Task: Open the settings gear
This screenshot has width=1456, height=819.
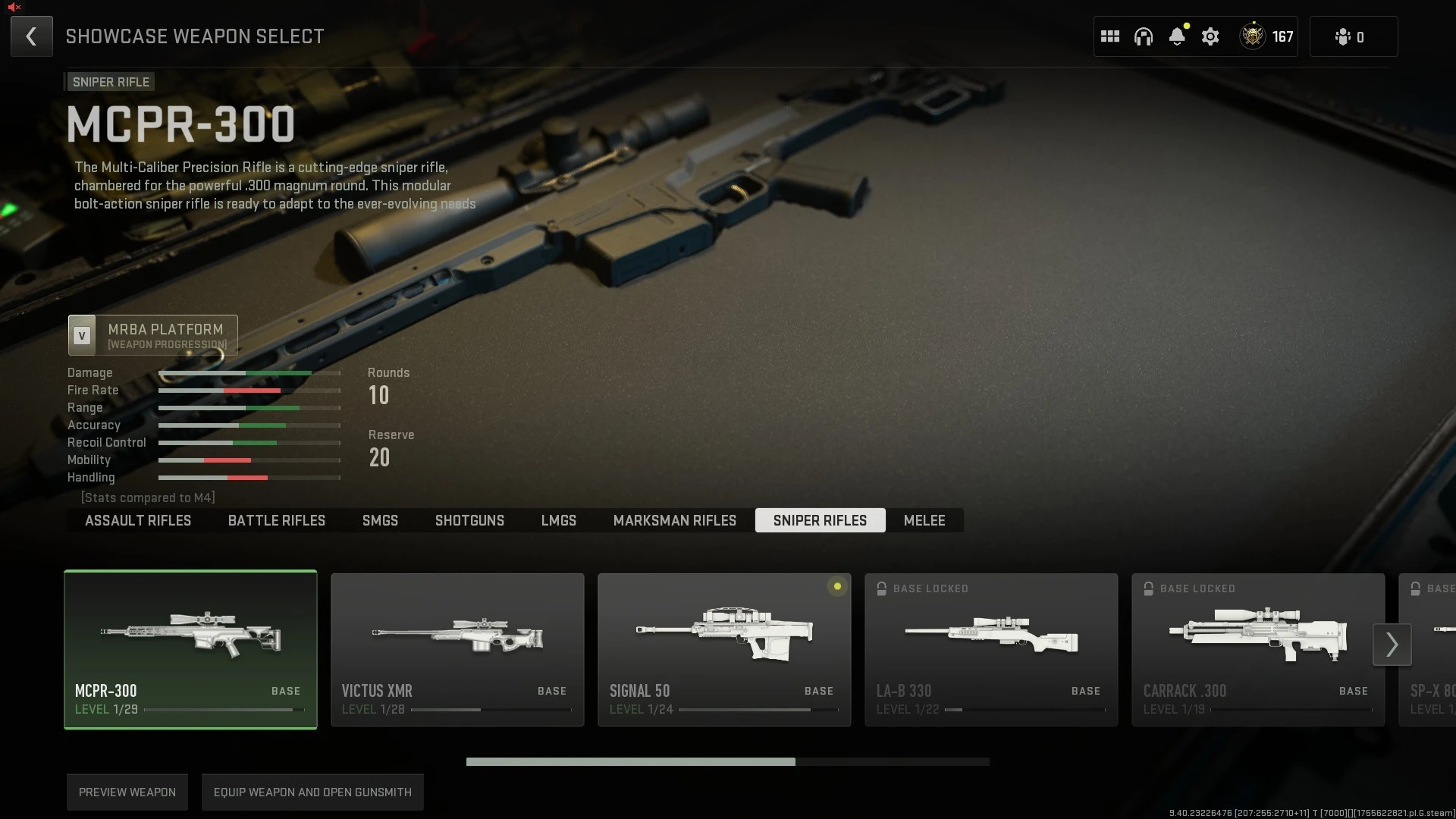Action: [1210, 36]
